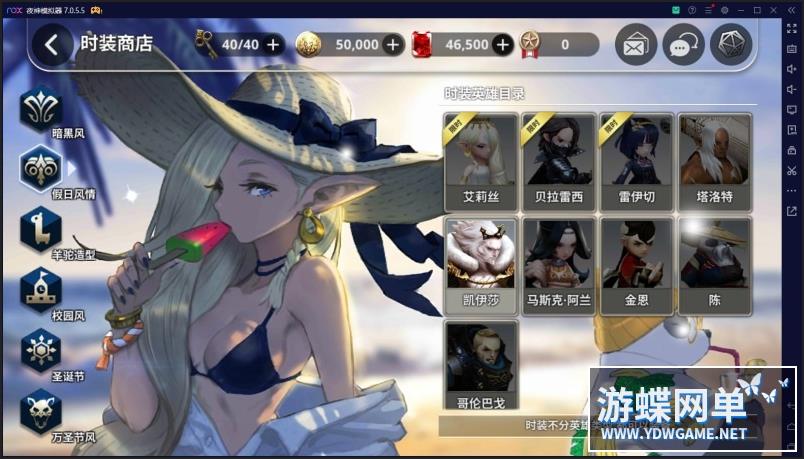
Task: Pick hero 雷伊切 portrait
Action: pyautogui.click(x=636, y=160)
